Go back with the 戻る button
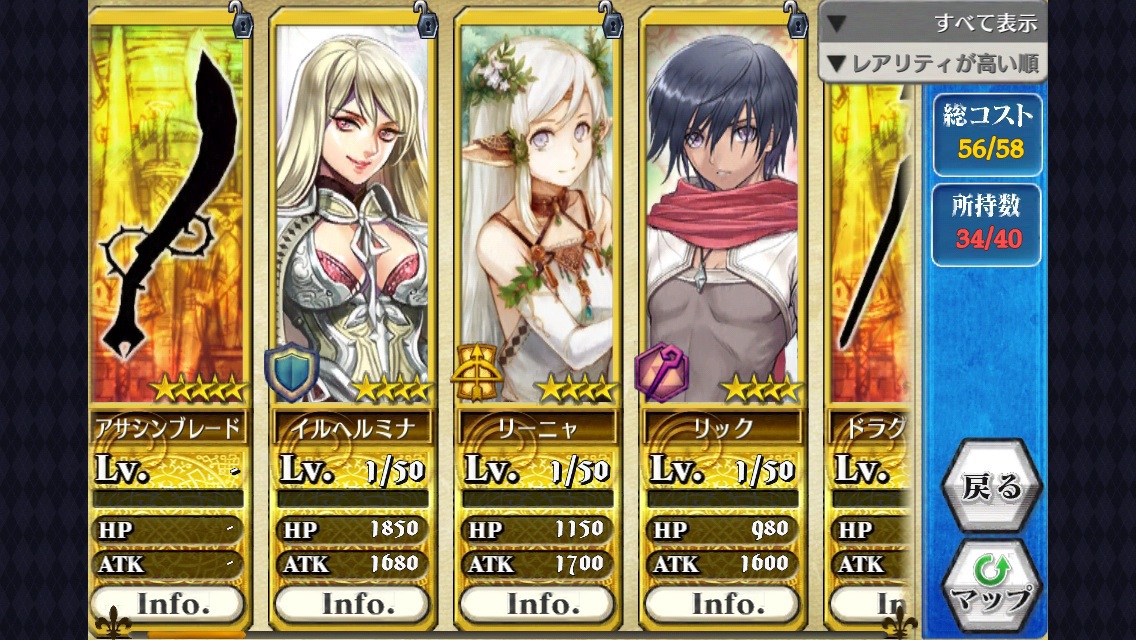Screen dimensions: 1136x640 (x=991, y=486)
